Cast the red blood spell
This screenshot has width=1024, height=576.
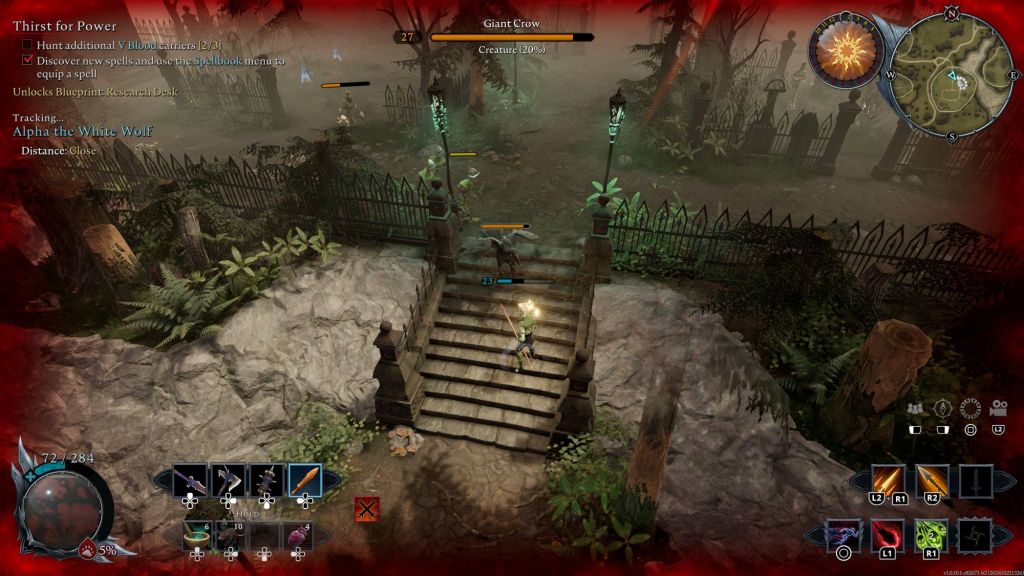pos(887,535)
